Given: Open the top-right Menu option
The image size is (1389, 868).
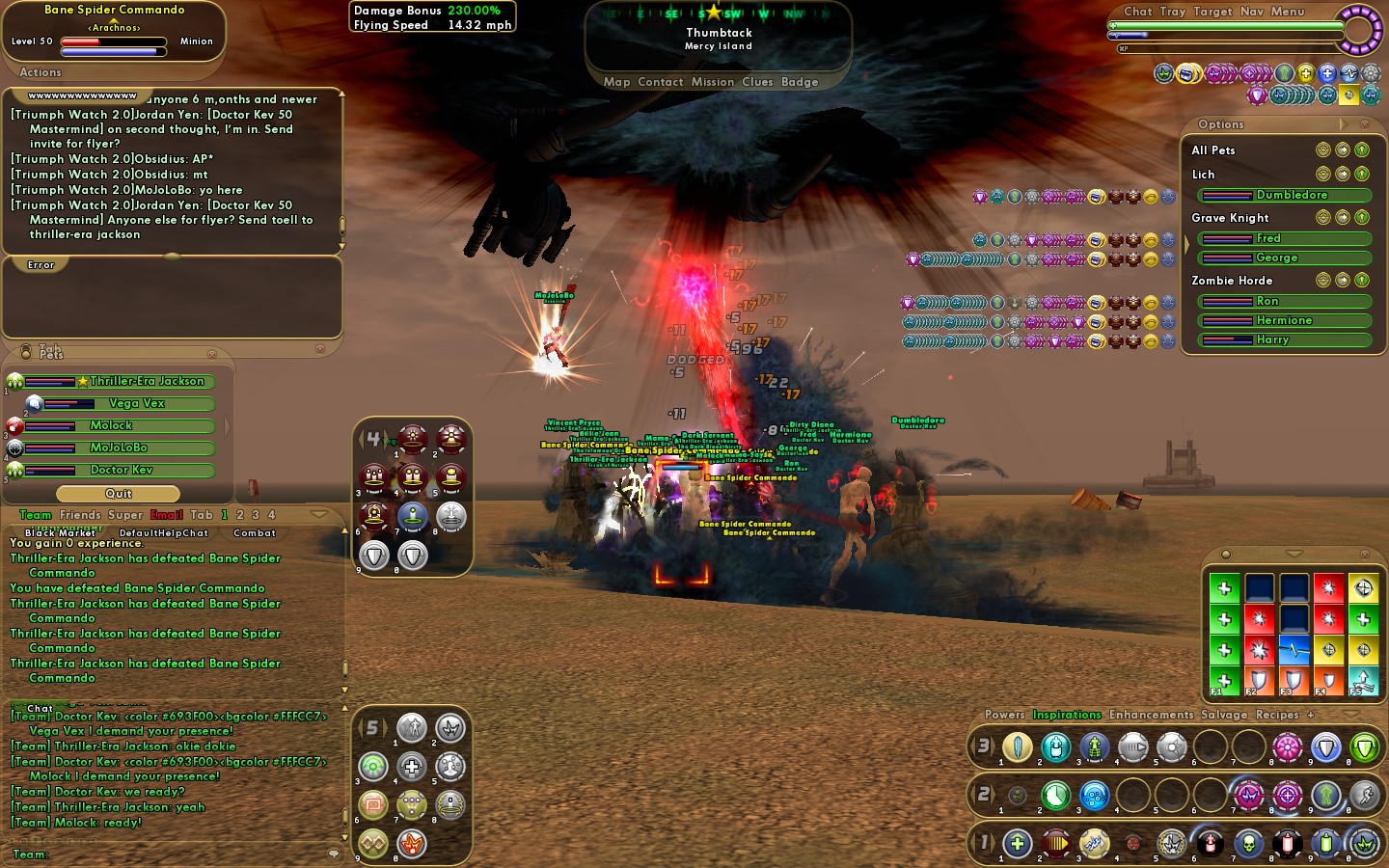Looking at the screenshot, I should [1287, 12].
